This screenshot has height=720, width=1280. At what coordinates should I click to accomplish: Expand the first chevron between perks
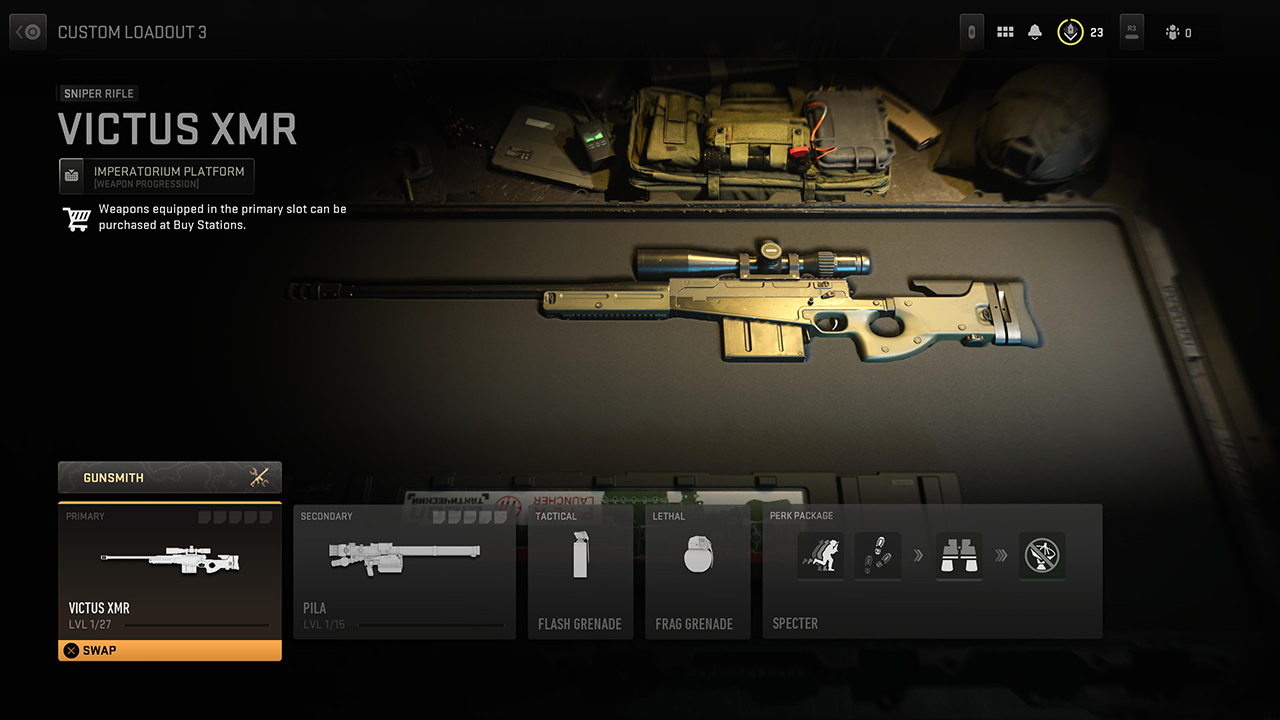tap(920, 556)
